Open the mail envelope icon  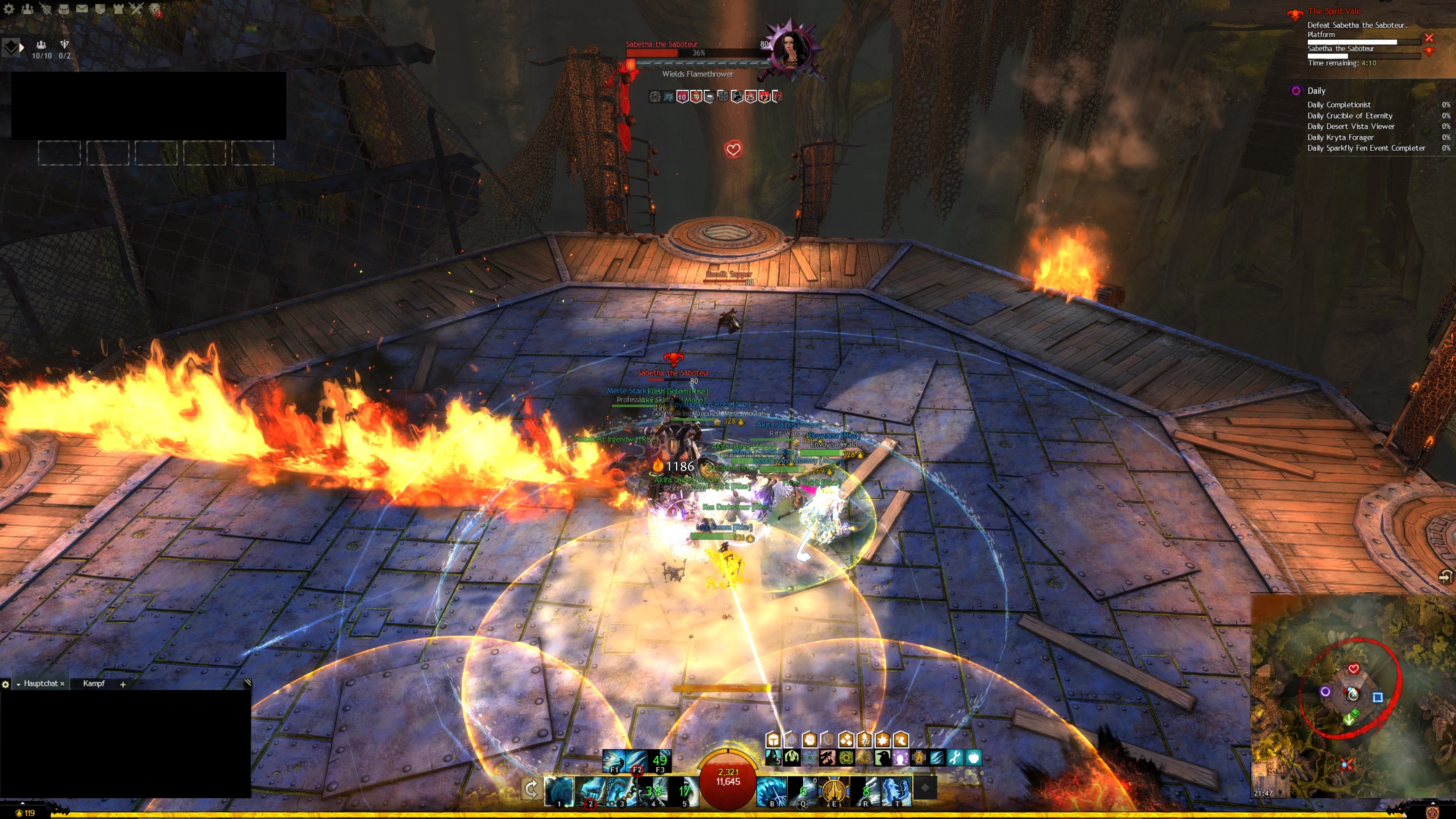(x=82, y=9)
